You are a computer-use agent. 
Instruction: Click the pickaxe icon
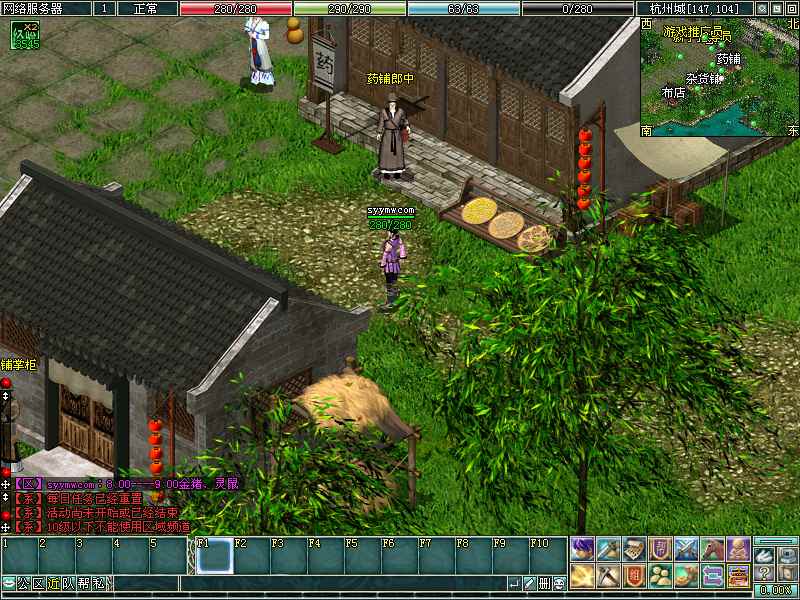click(608, 575)
